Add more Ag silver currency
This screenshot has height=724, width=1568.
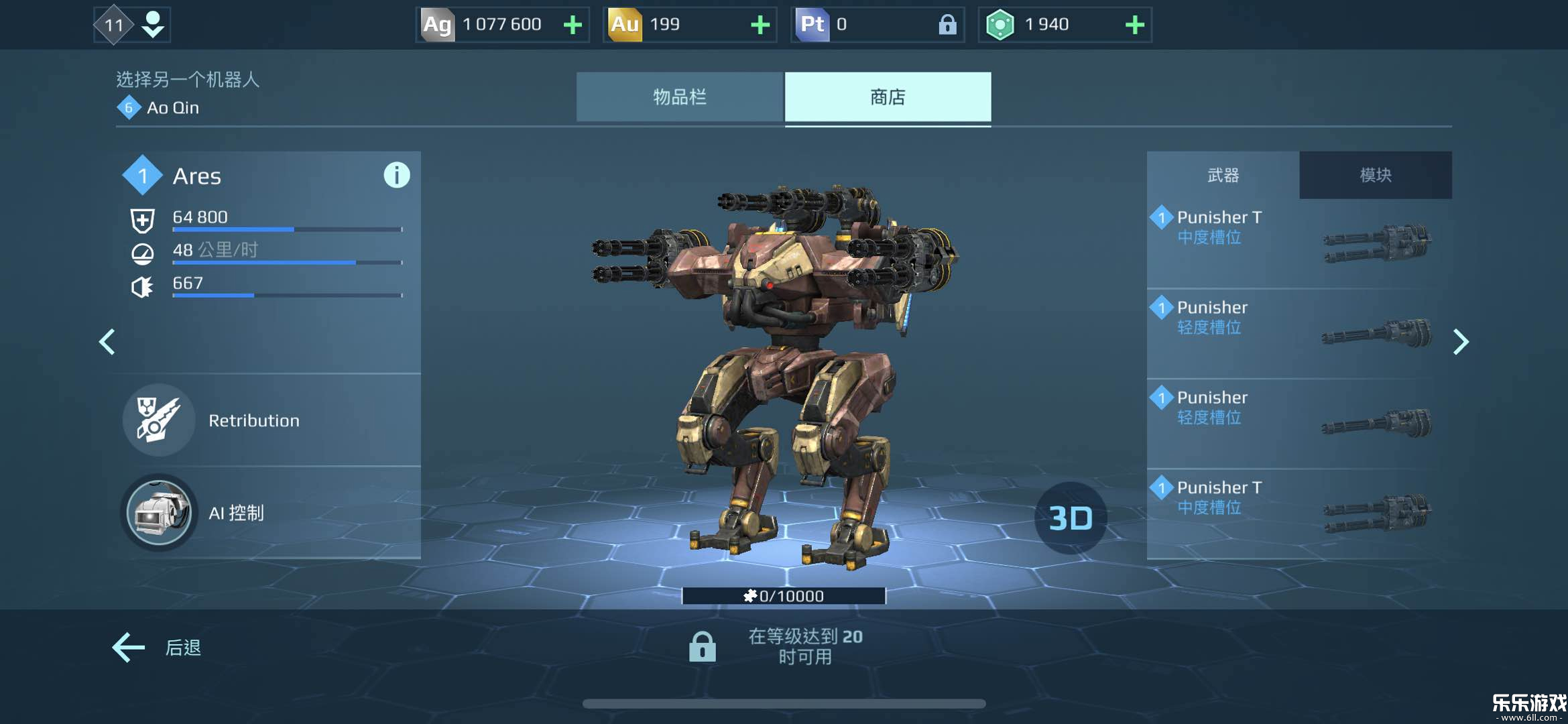(x=572, y=25)
